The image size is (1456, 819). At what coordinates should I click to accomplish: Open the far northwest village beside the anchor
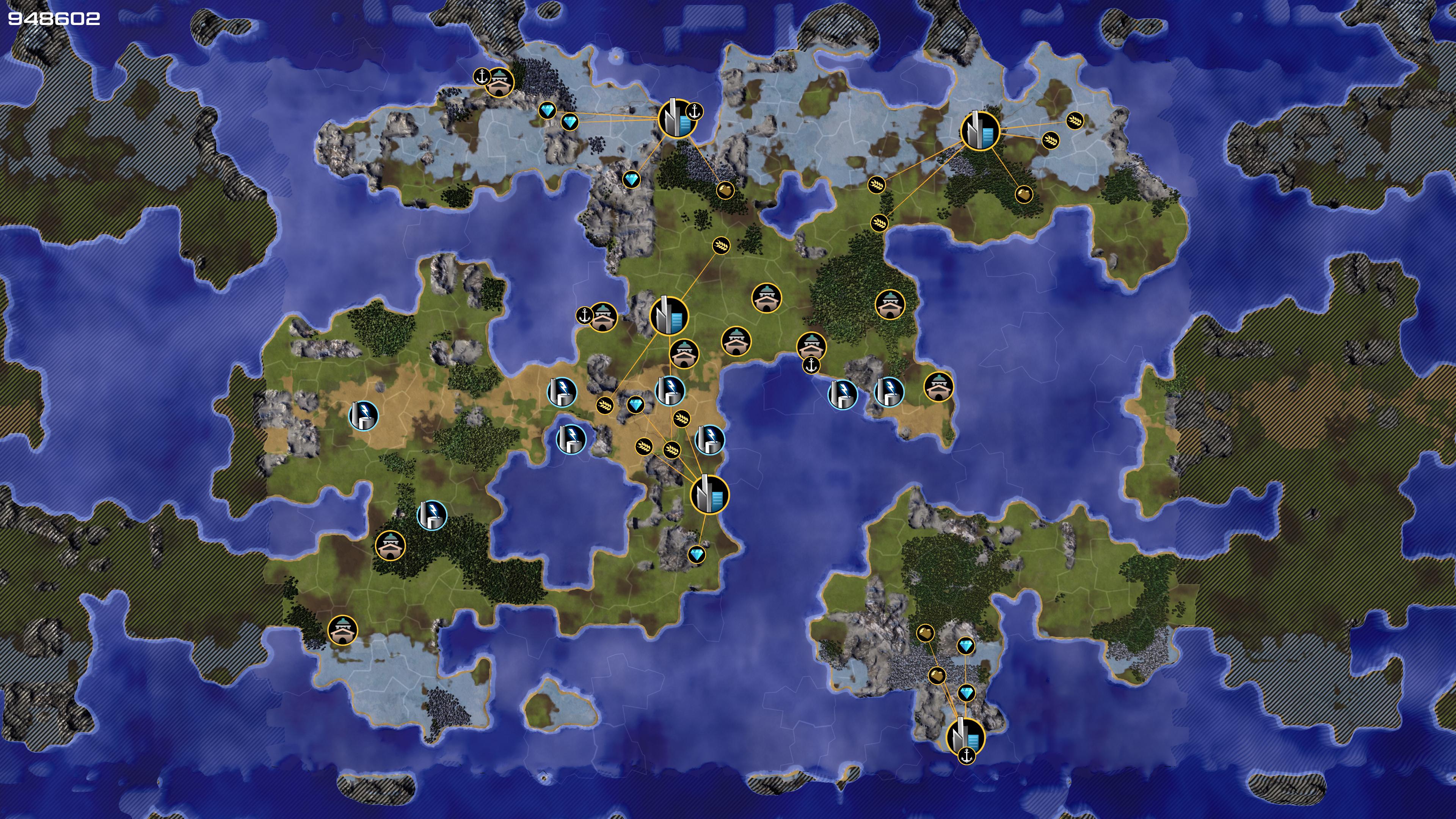coord(500,83)
